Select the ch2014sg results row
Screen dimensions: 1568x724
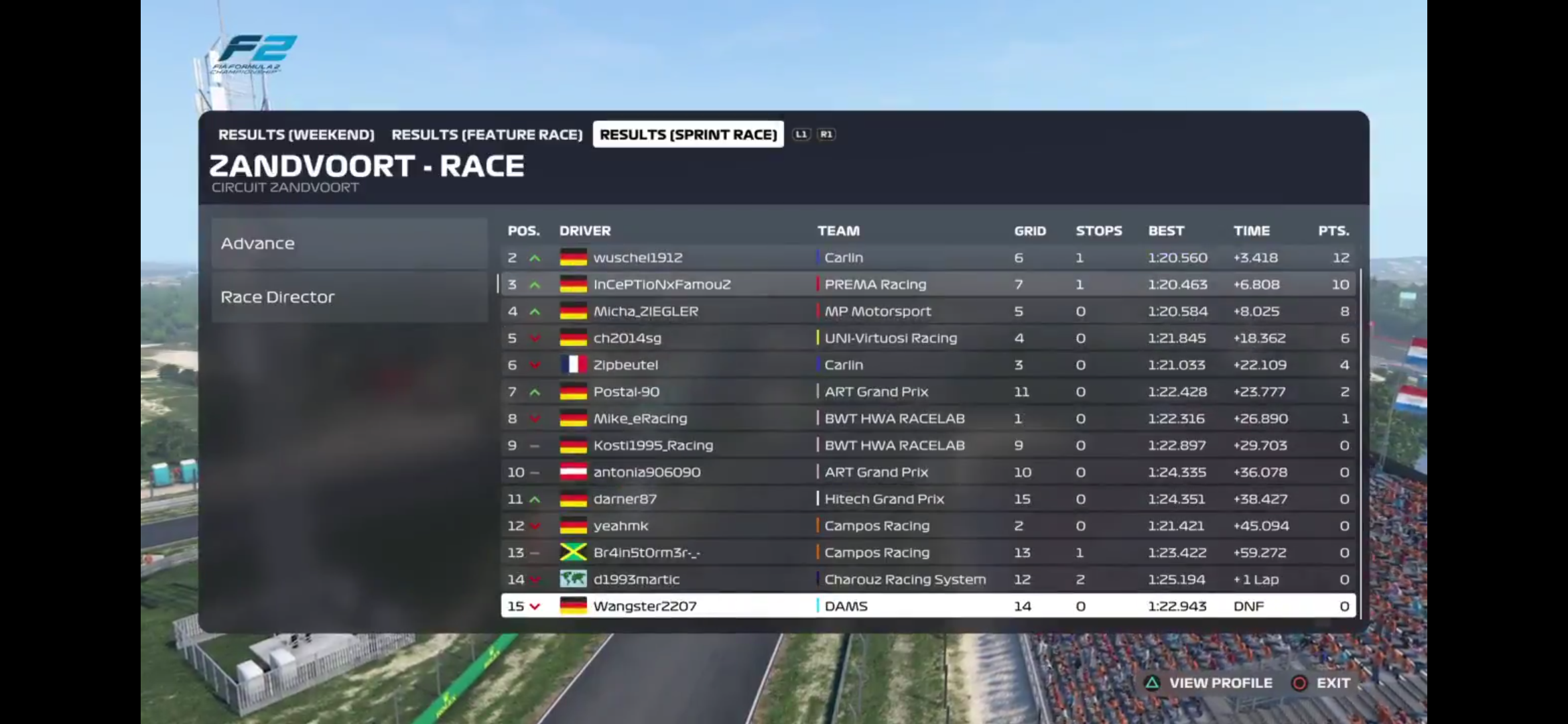[x=928, y=339]
